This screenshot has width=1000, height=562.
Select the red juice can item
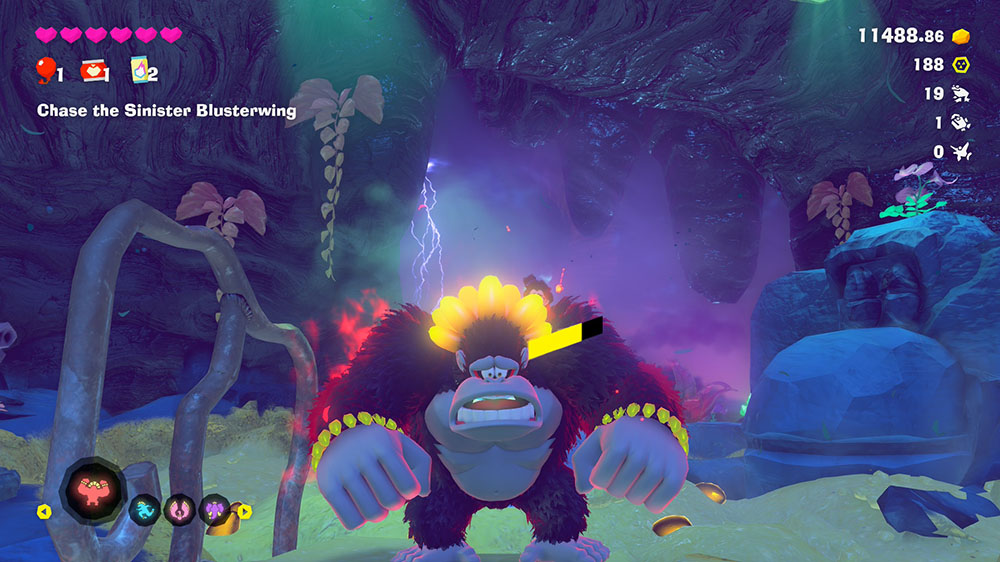94,70
